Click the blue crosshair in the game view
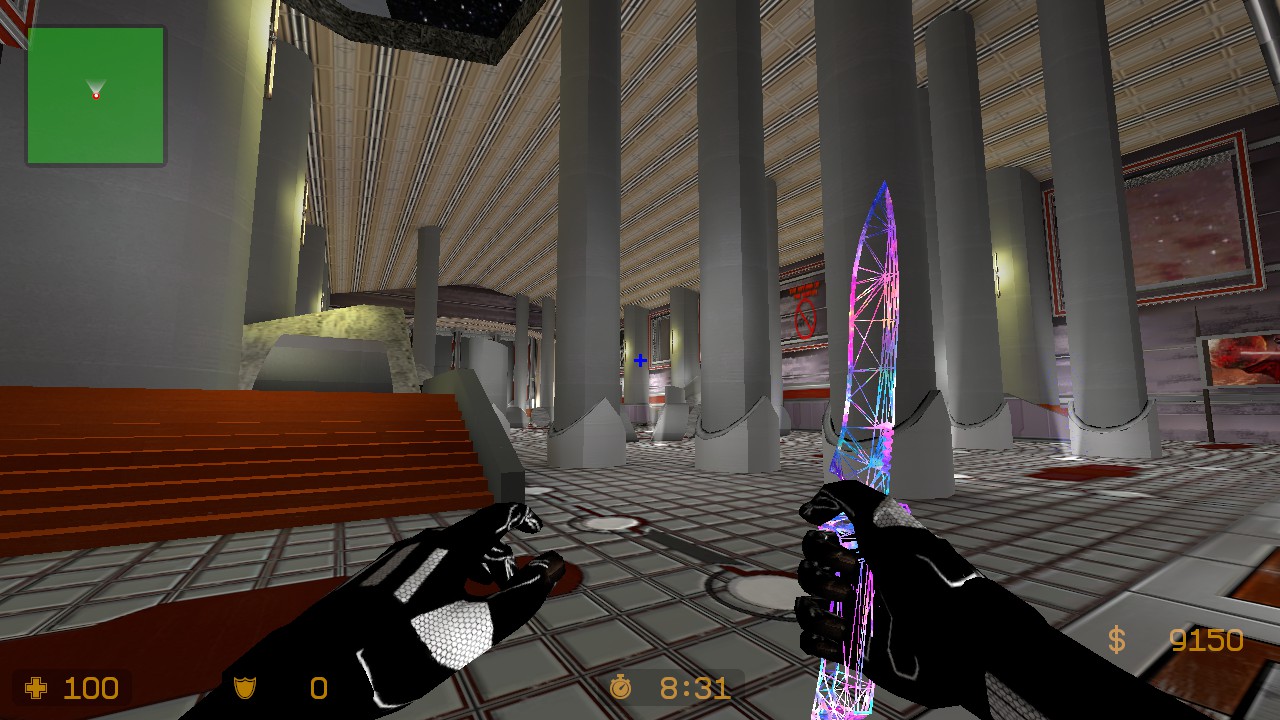The height and width of the screenshot is (720, 1280). (x=639, y=359)
